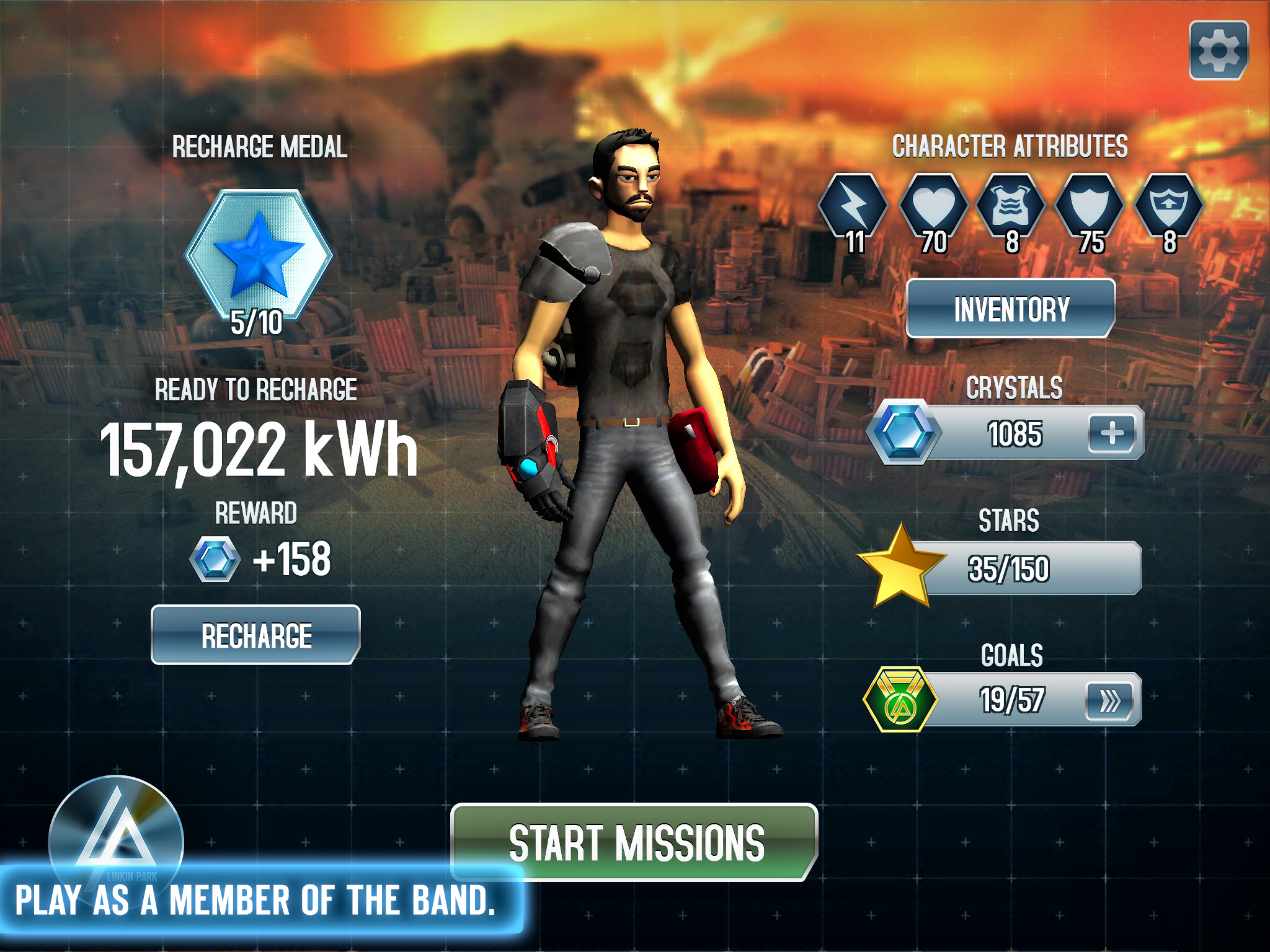1270x952 pixels.
Task: Start Missions with the green button
Action: (x=635, y=842)
